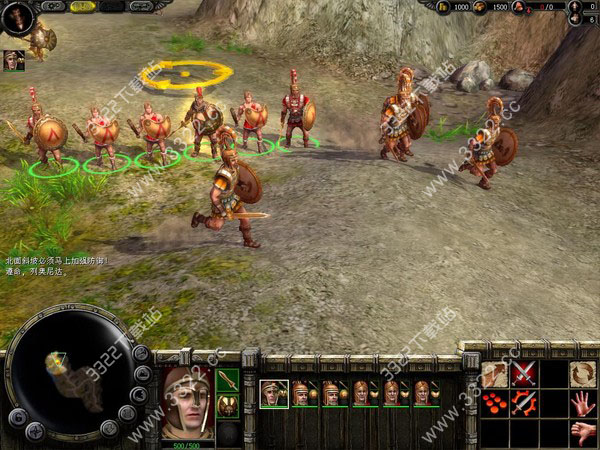Screen dimensions: 600x450
Task: Click the hero portrait at the top-left corner
Action: (19, 17)
